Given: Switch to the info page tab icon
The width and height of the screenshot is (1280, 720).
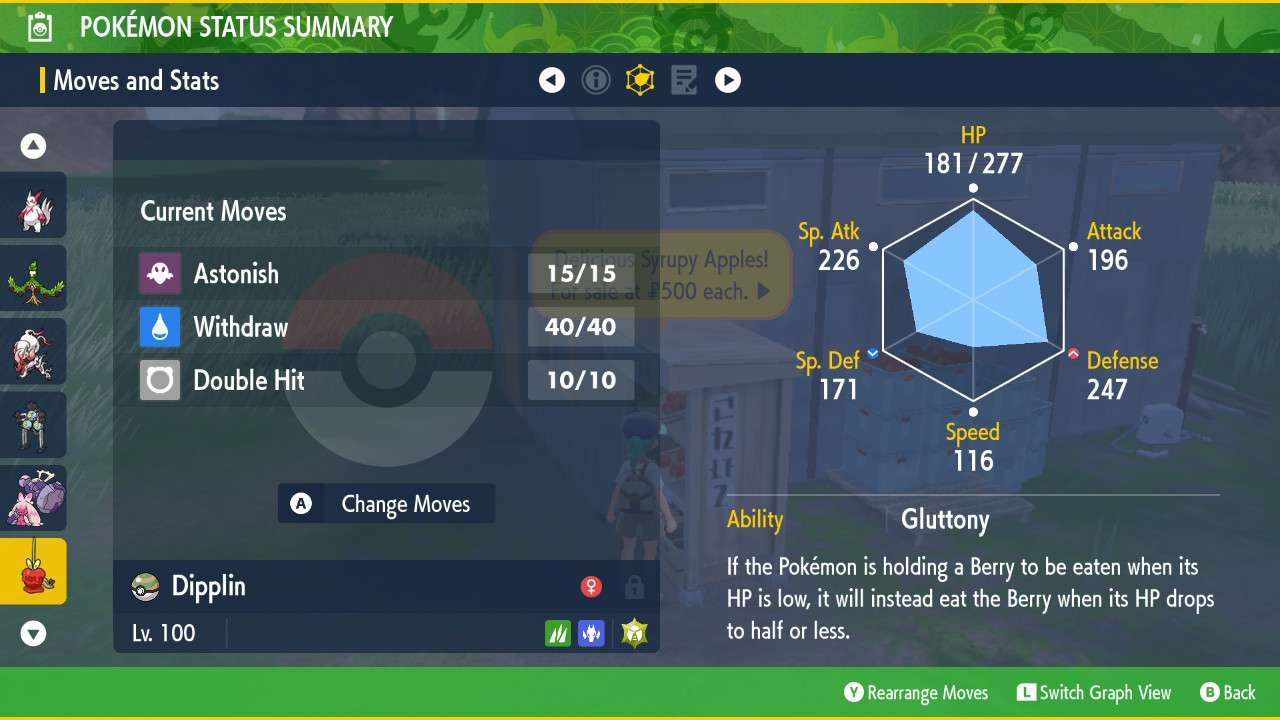Looking at the screenshot, I should [x=596, y=80].
